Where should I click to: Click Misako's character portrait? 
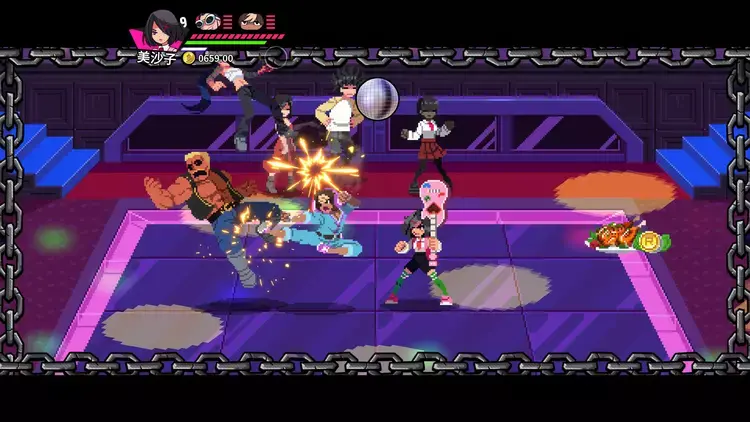click(159, 28)
